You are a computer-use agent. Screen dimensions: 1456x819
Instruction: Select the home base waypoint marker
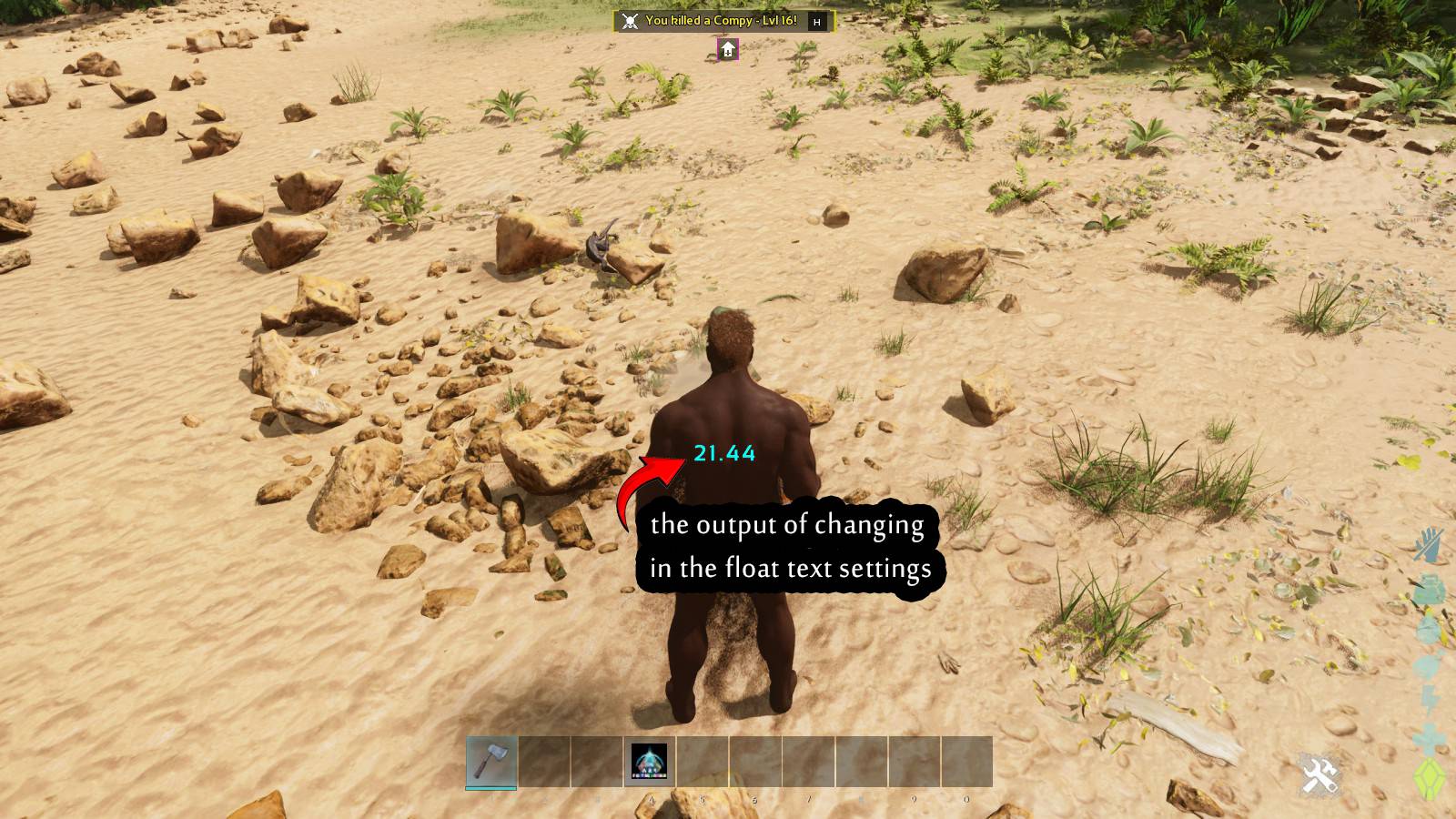pos(727,48)
